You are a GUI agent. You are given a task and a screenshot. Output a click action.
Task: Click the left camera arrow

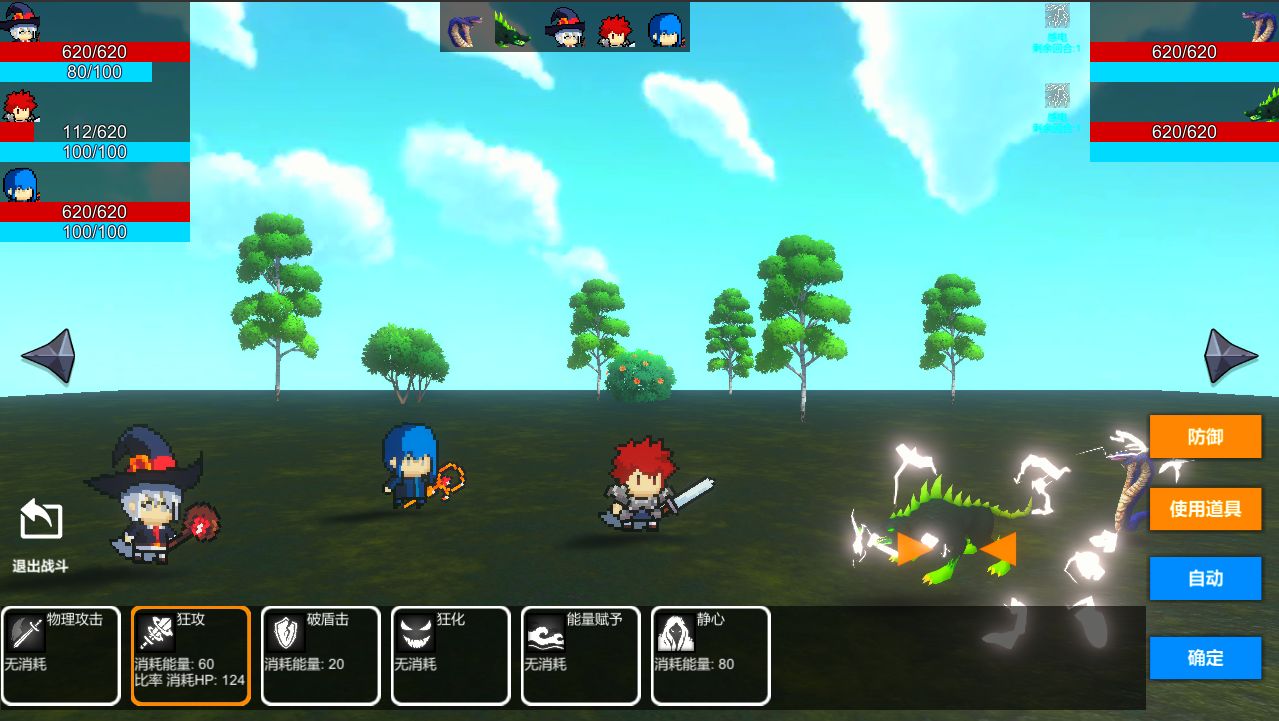[48, 356]
